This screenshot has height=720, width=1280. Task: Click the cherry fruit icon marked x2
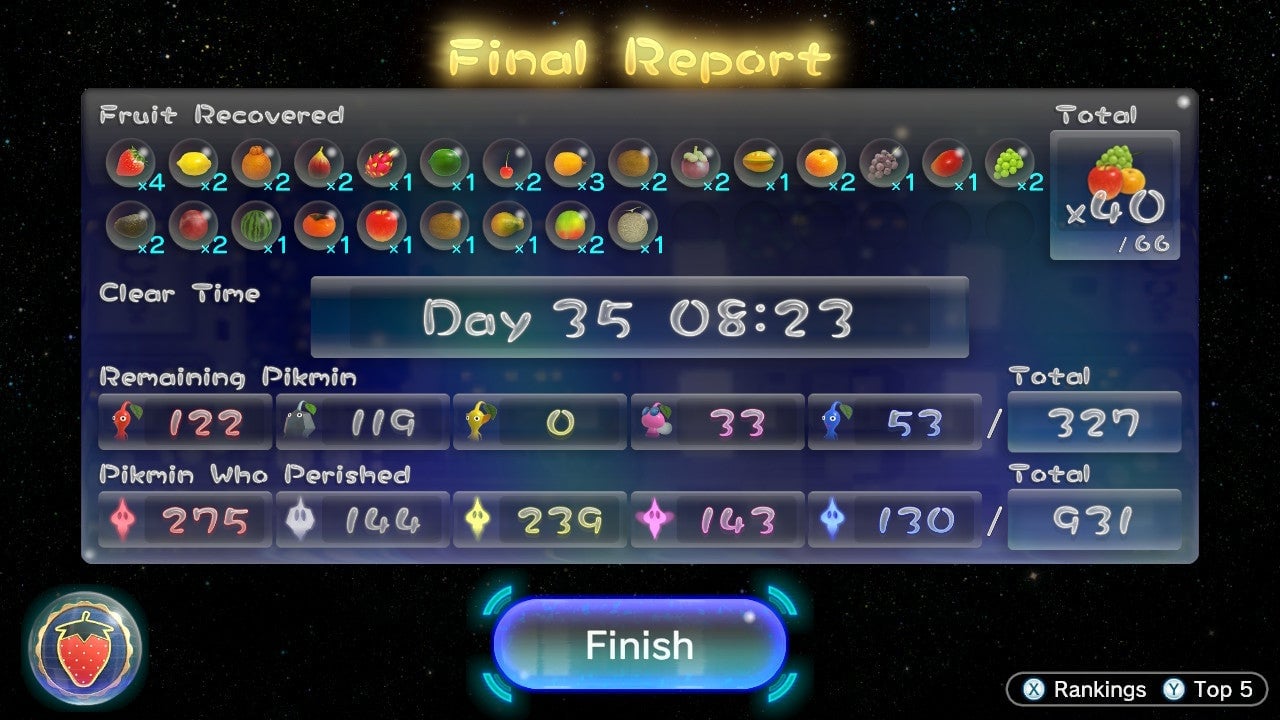point(506,163)
